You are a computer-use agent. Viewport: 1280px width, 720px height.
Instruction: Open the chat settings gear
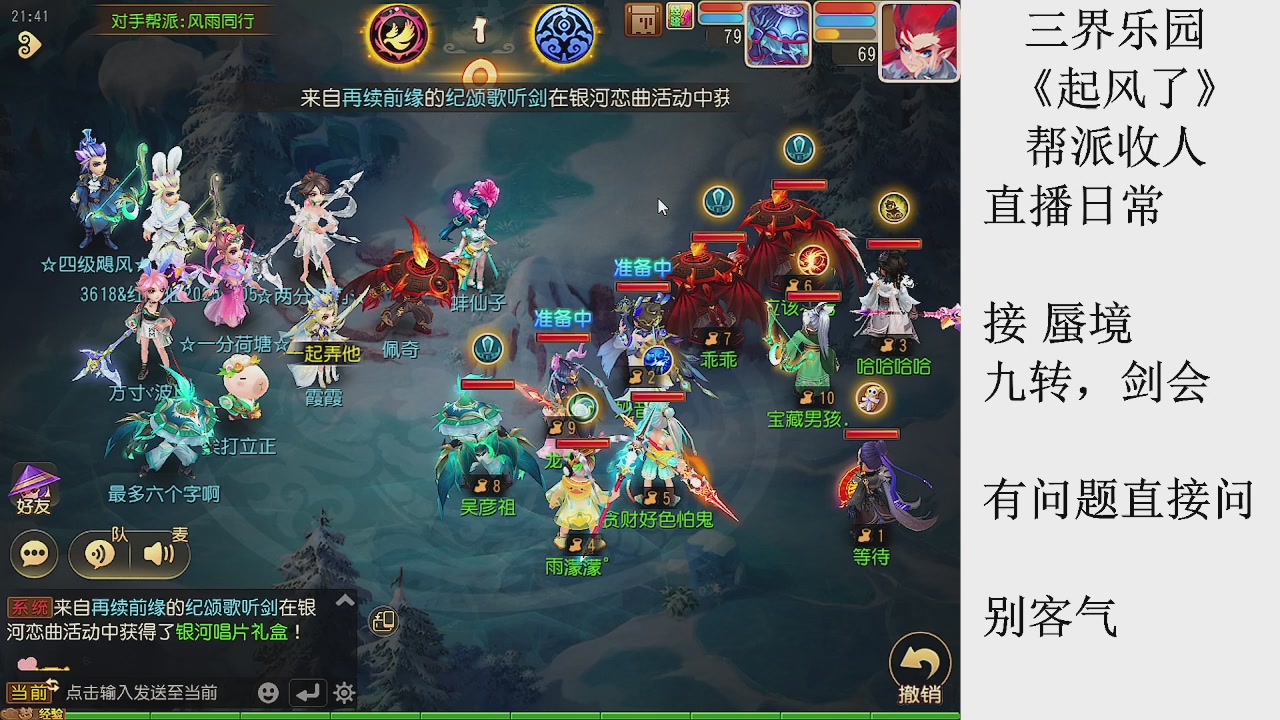[343, 691]
